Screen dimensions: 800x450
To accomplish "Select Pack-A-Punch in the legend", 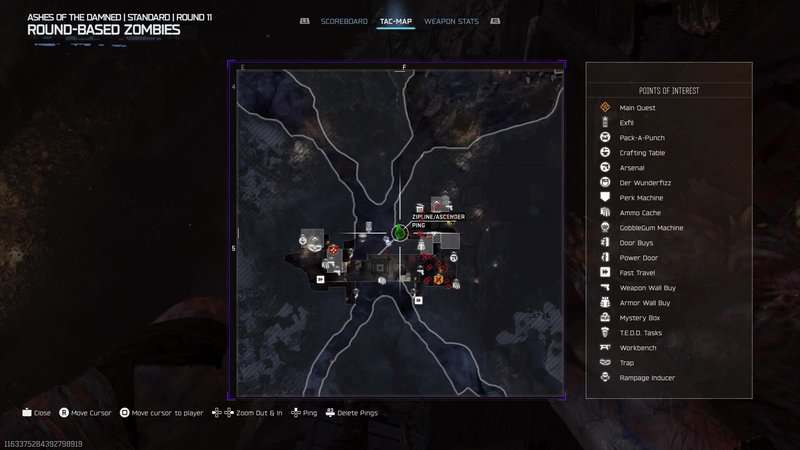I will point(642,138).
